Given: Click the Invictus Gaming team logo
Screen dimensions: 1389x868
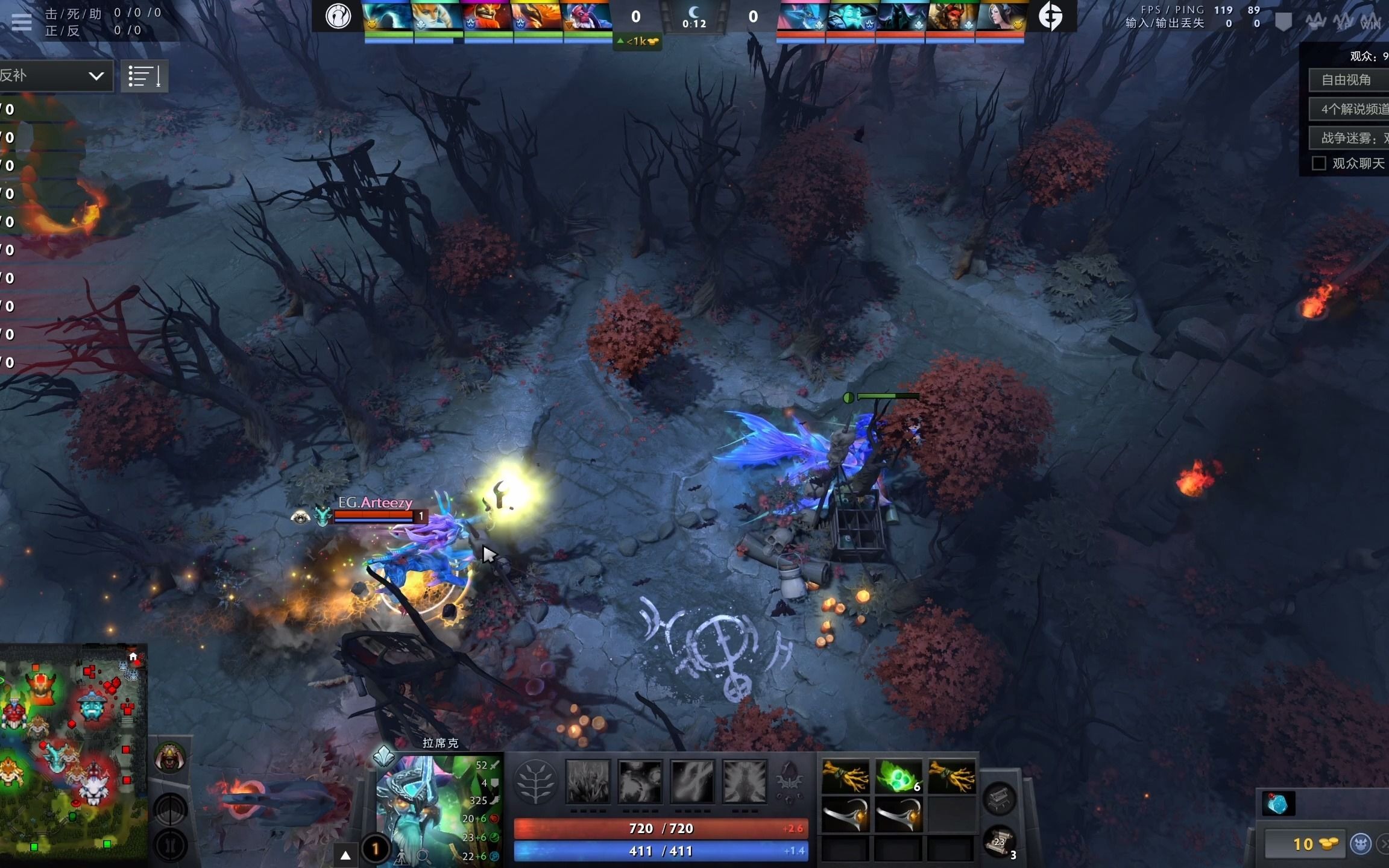Looking at the screenshot, I should 338,16.
